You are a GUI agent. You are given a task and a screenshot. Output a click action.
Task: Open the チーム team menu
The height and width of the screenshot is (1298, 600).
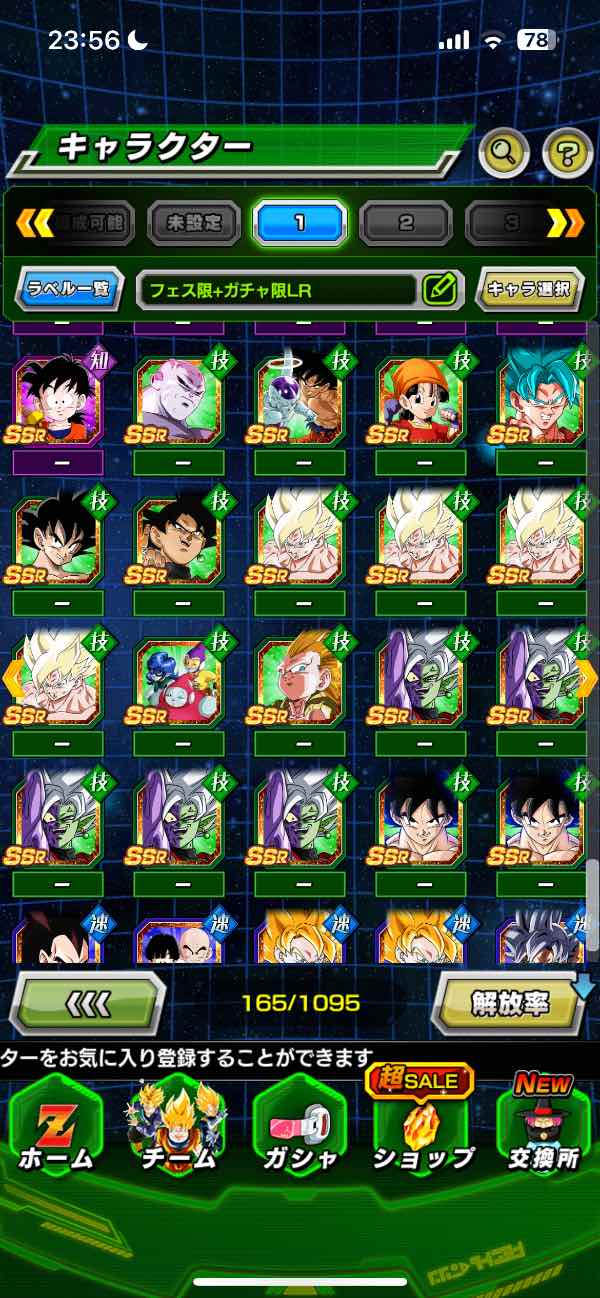coord(176,1131)
